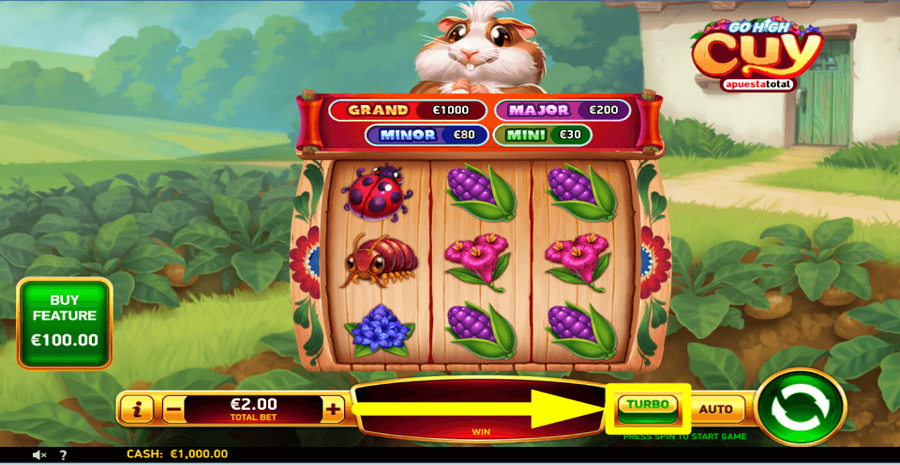Open the Auto spin options
Viewport: 900px width, 465px height.
click(x=716, y=408)
